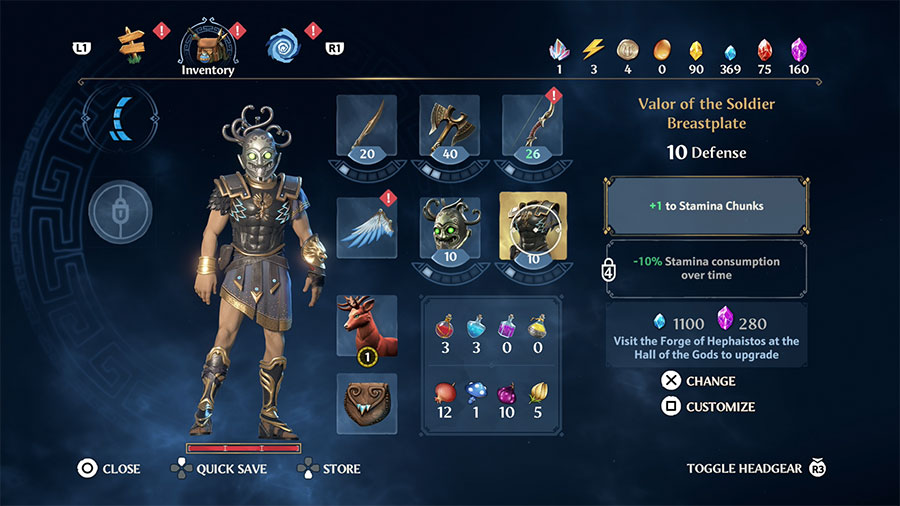The width and height of the screenshot is (900, 506).
Task: Choose the blue wings slot
Action: 367,225
